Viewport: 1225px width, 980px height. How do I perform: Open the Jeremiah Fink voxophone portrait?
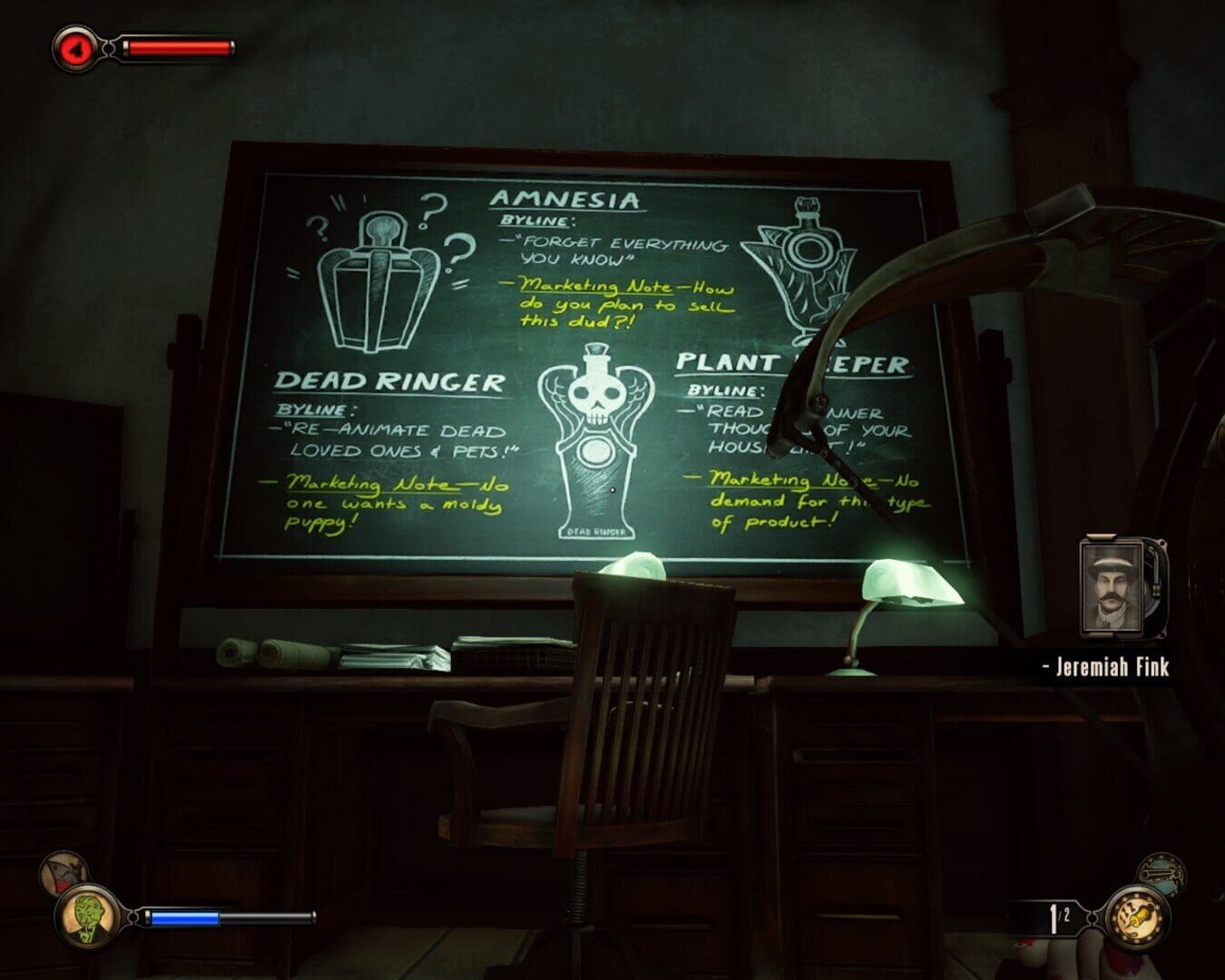(1114, 590)
